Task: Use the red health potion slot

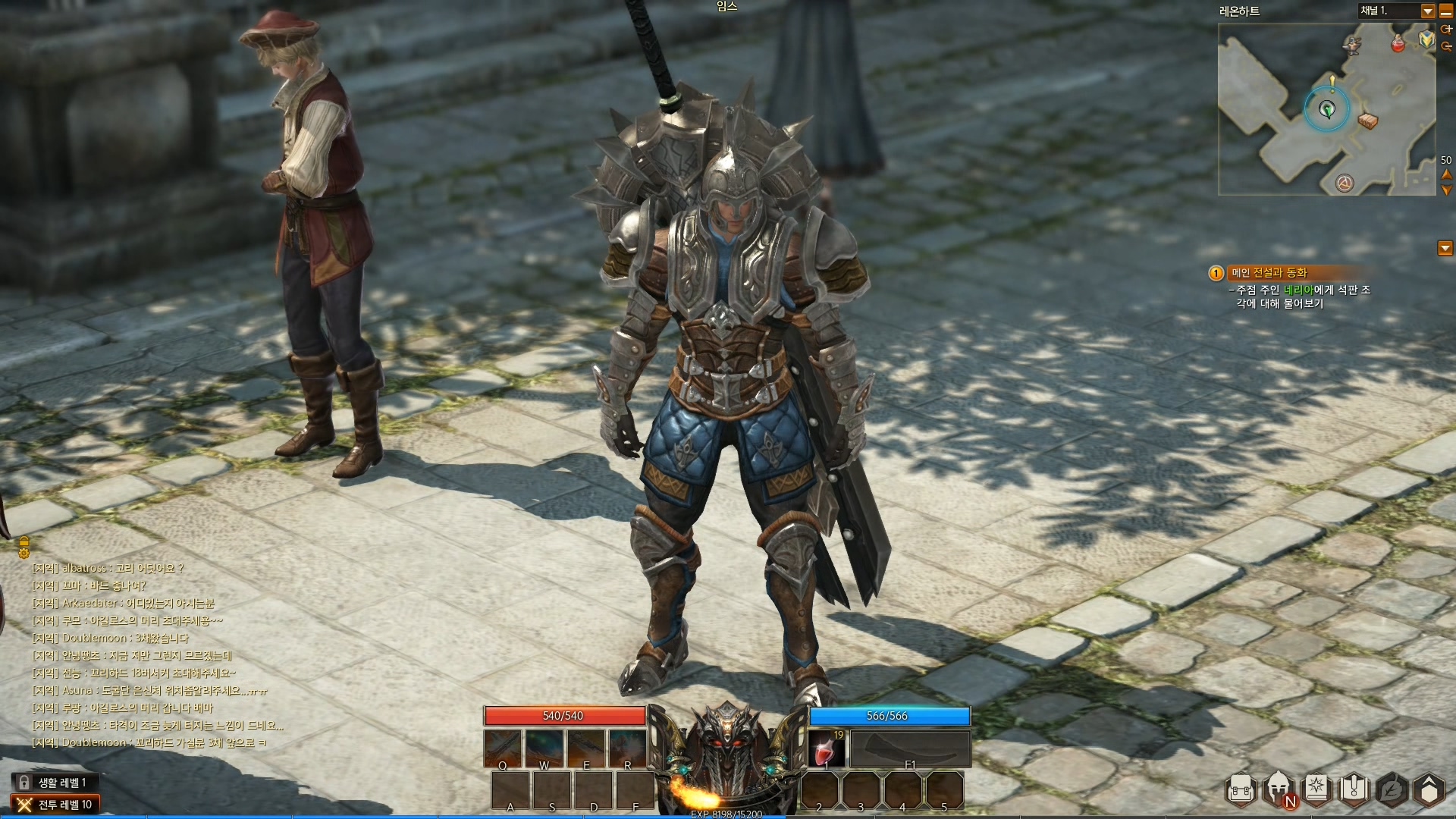Action: tap(827, 748)
